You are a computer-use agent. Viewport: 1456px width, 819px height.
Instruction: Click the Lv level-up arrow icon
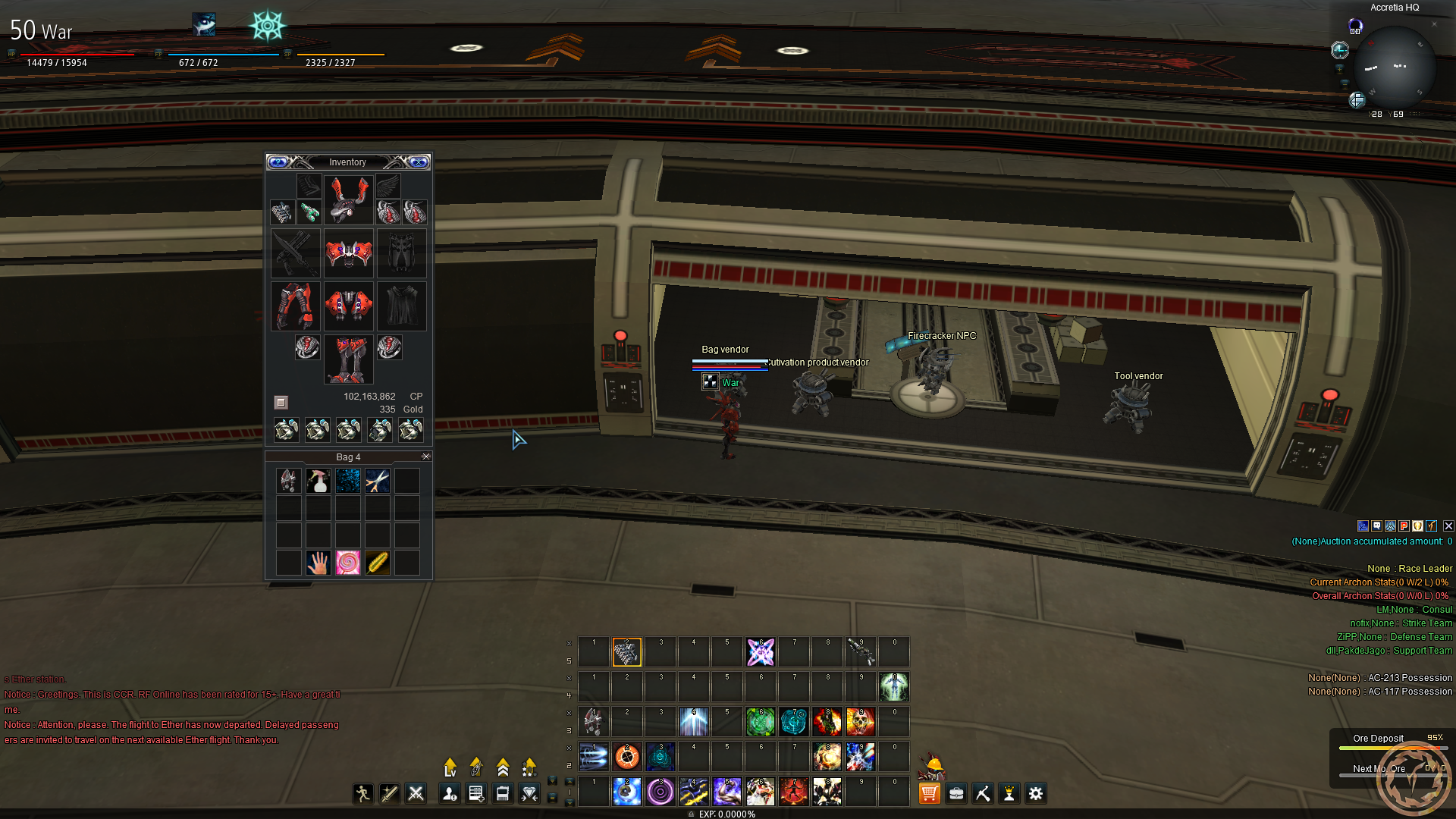click(450, 767)
